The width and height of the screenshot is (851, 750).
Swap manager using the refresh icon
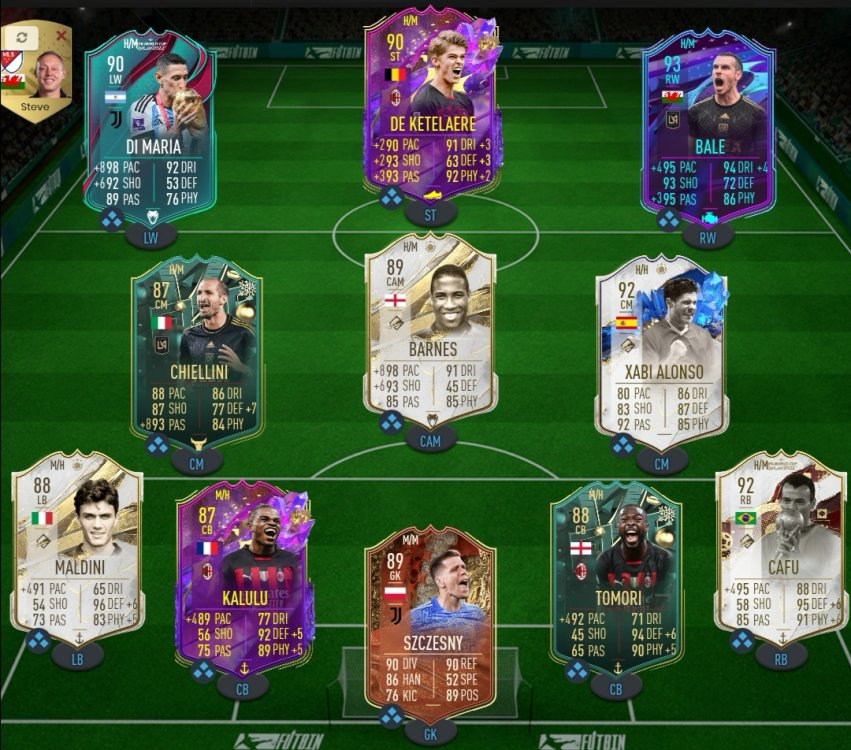20,36
